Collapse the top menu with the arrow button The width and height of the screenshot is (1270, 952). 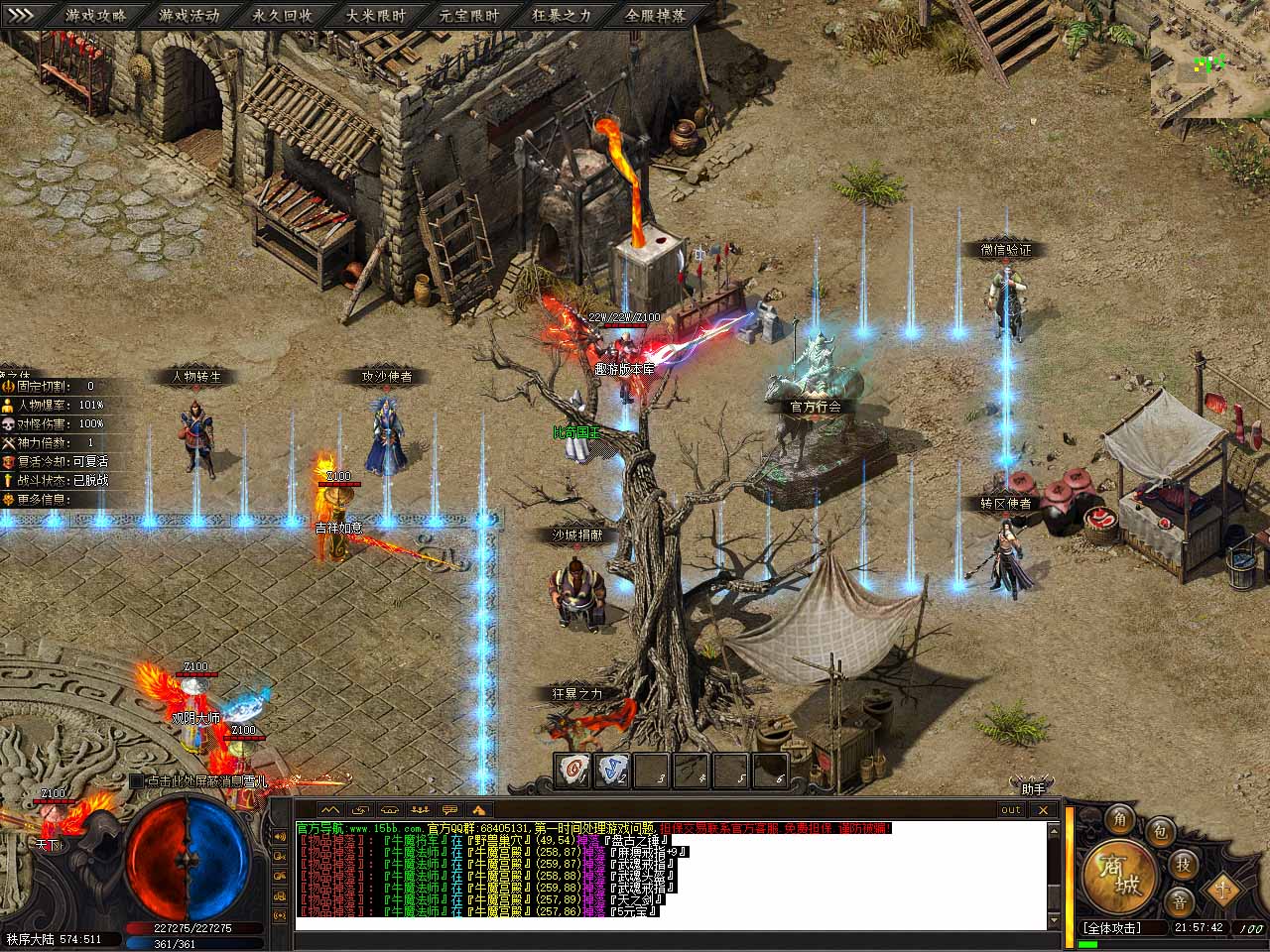tap(21, 15)
